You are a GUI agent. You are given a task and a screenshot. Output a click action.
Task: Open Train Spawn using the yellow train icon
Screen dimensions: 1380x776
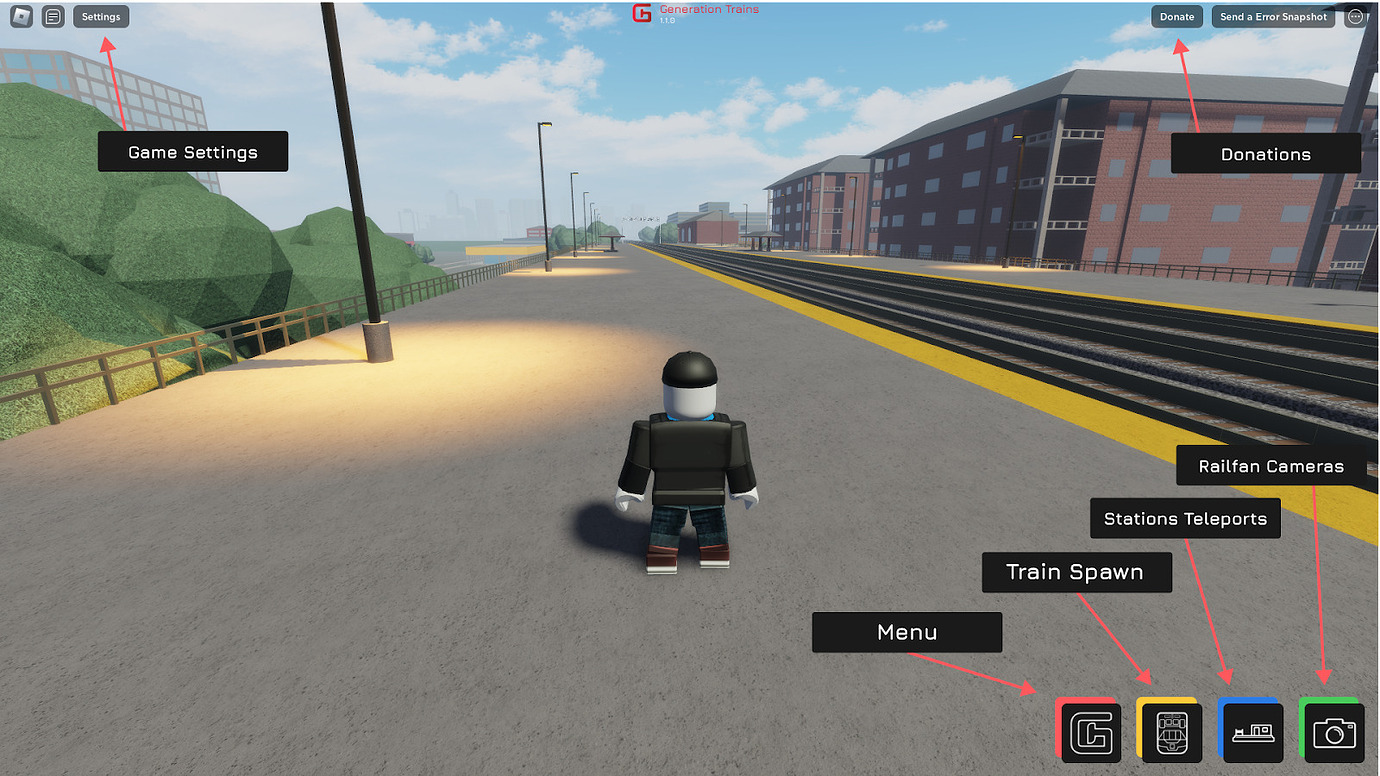point(1170,731)
